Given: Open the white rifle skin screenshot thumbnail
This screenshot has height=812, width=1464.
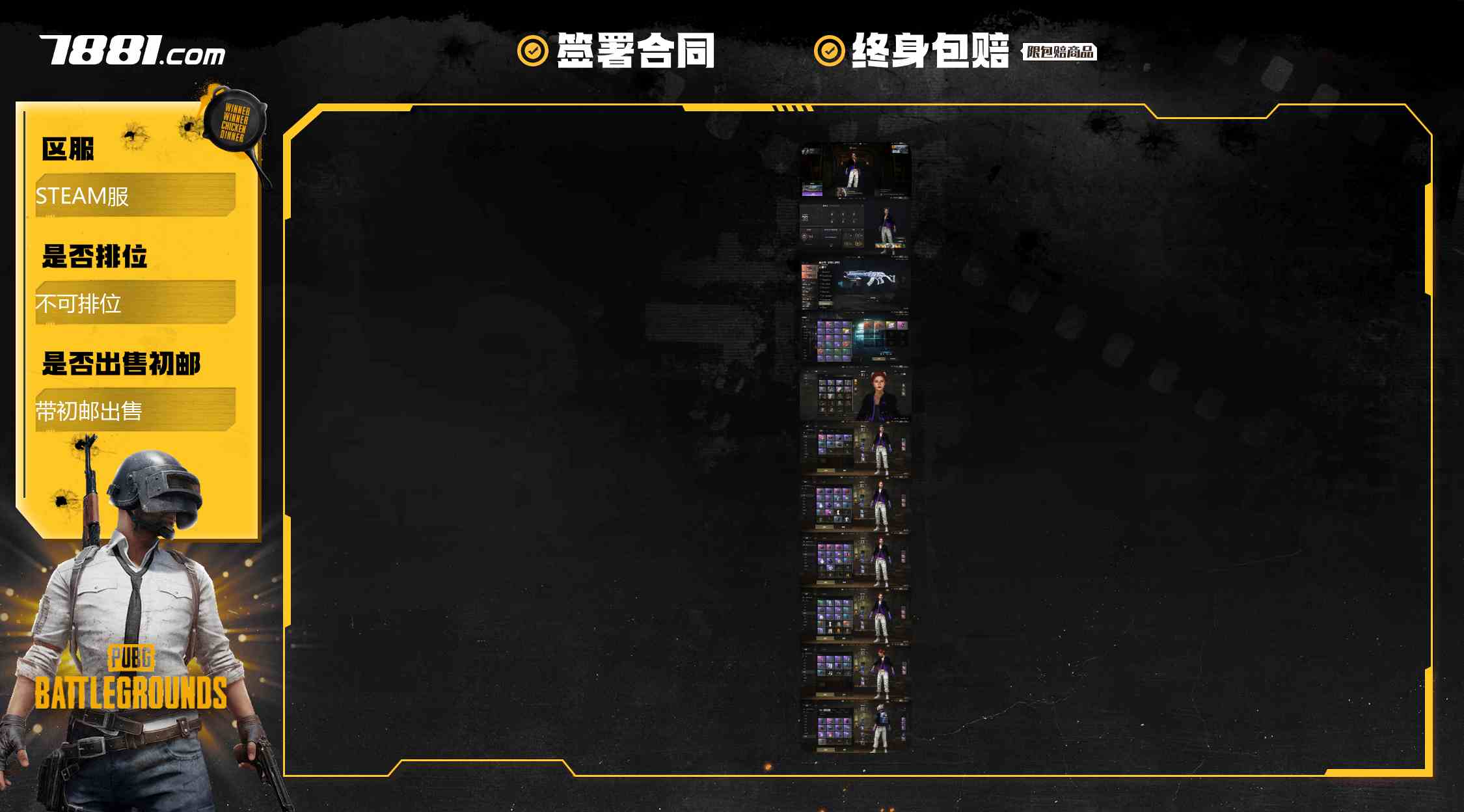Looking at the screenshot, I should click(x=855, y=284).
